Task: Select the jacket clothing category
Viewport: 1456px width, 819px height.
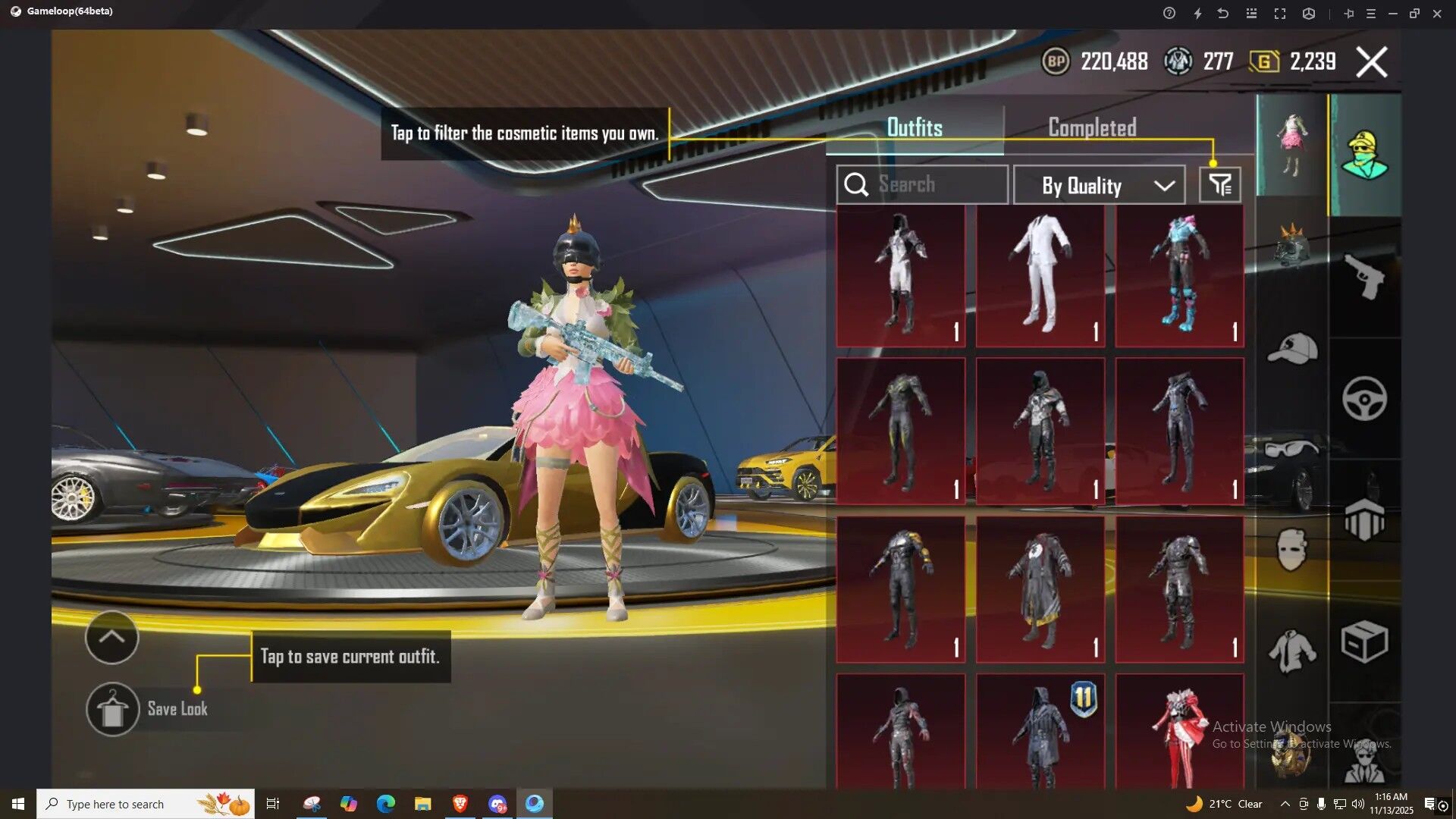Action: 1291,651
